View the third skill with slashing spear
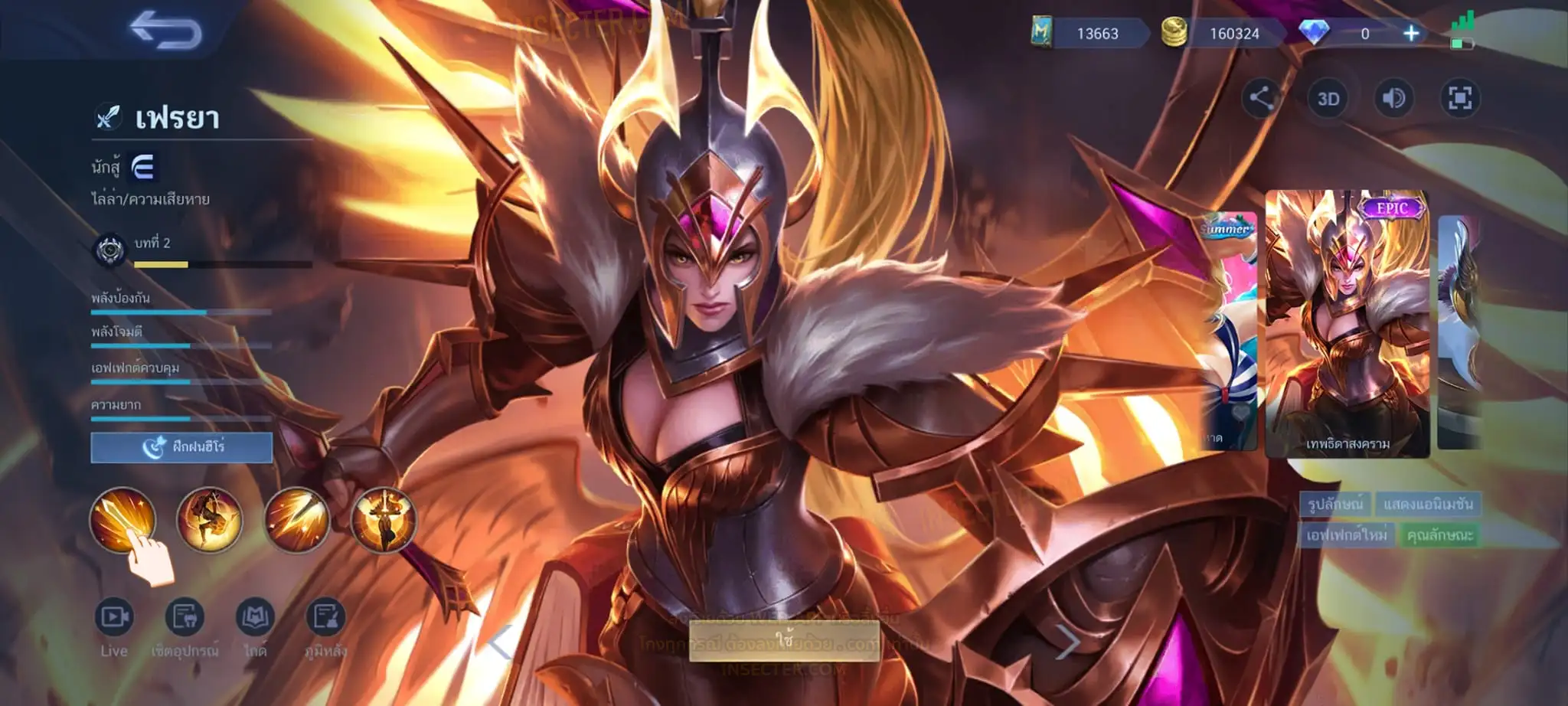This screenshot has width=1568, height=706. point(296,520)
